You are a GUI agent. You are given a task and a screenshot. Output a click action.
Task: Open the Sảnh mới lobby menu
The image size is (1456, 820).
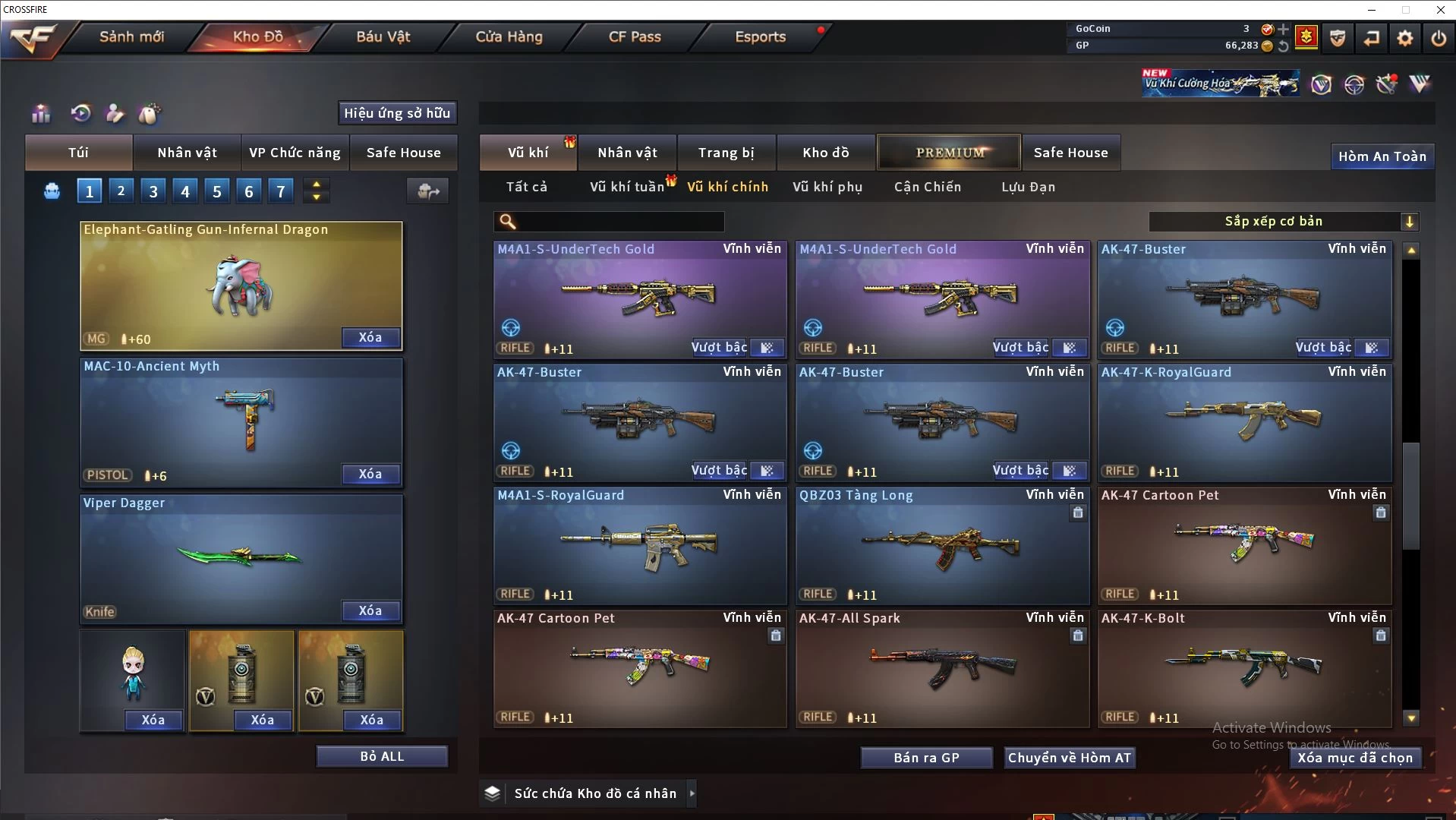[x=131, y=37]
